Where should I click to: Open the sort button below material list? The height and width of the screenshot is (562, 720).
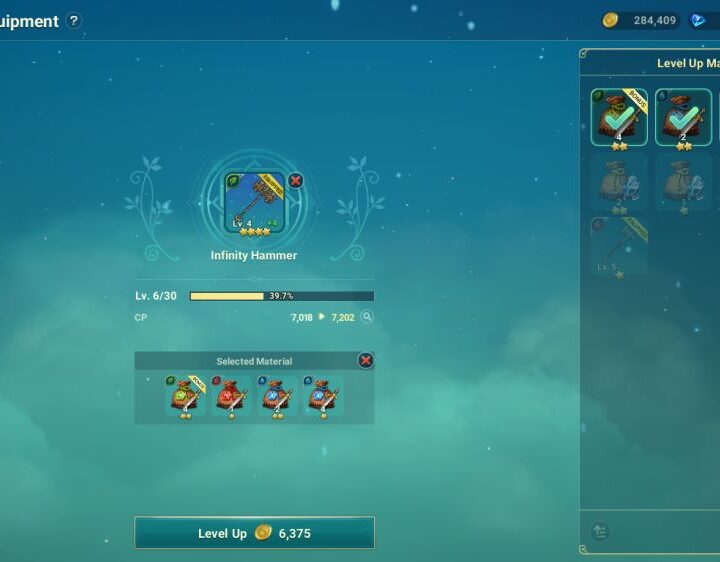pos(601,532)
